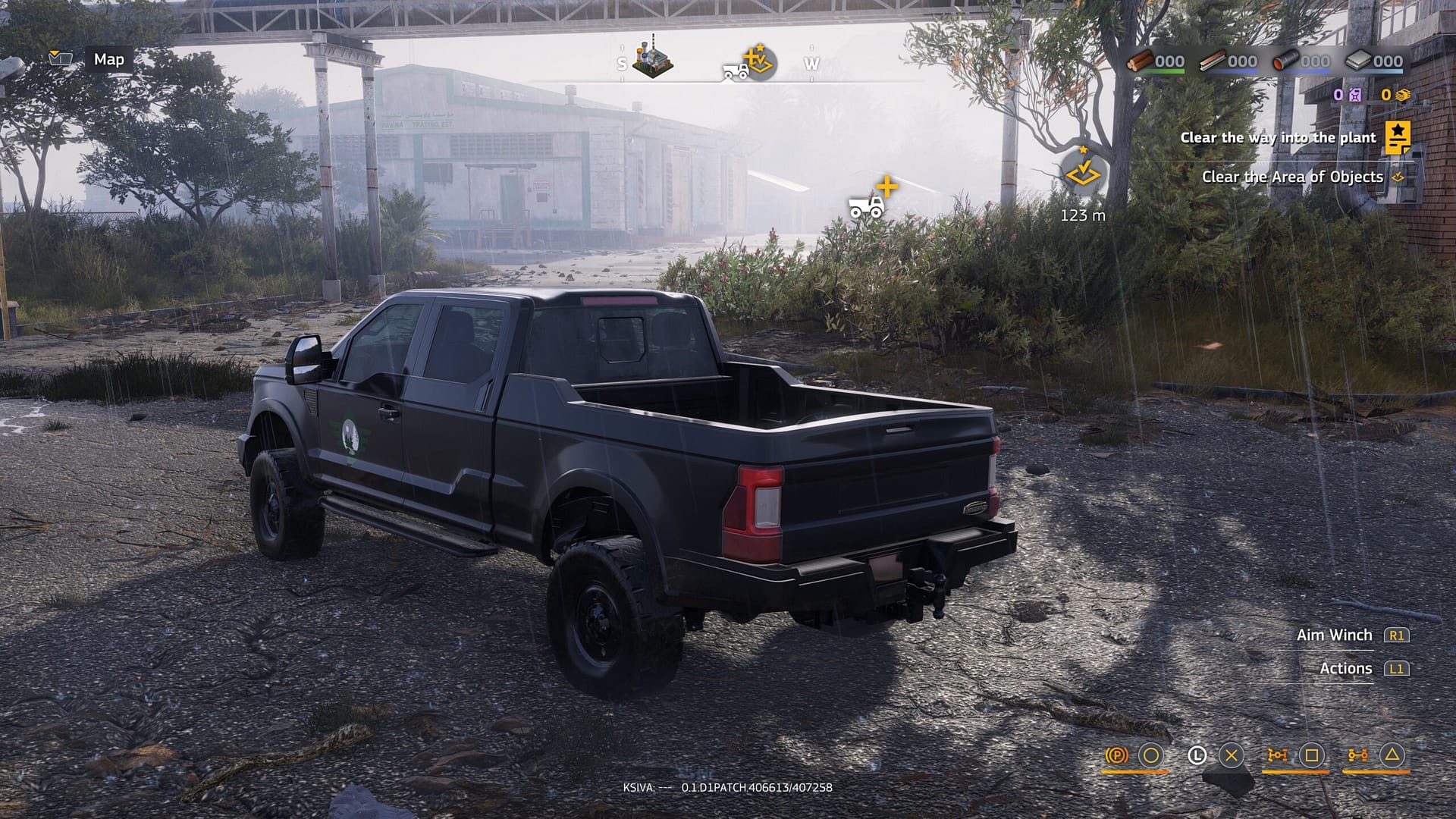Viewport: 1456px width, 819px height.
Task: Toggle the parking brake icon
Action: click(x=1117, y=756)
